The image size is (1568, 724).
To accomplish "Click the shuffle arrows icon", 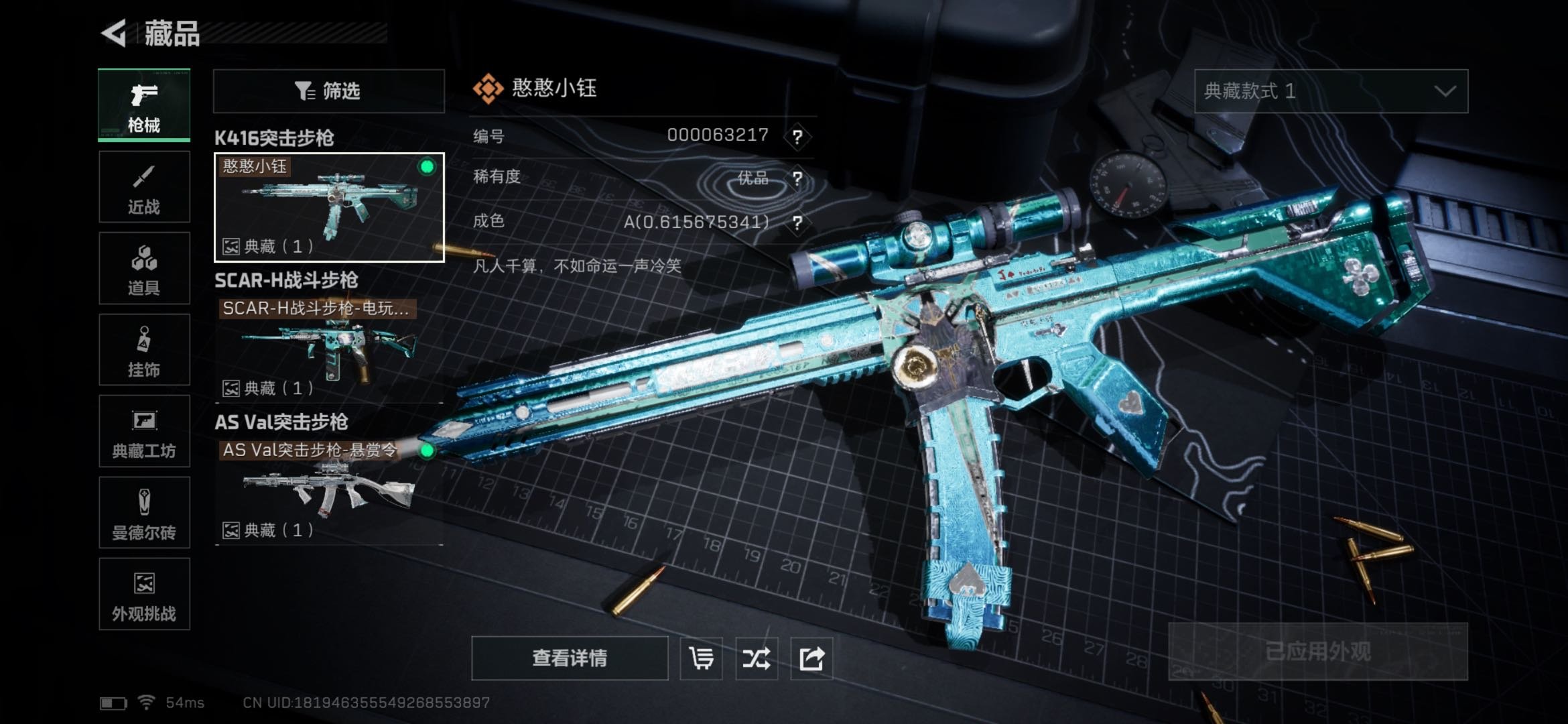I will click(757, 658).
